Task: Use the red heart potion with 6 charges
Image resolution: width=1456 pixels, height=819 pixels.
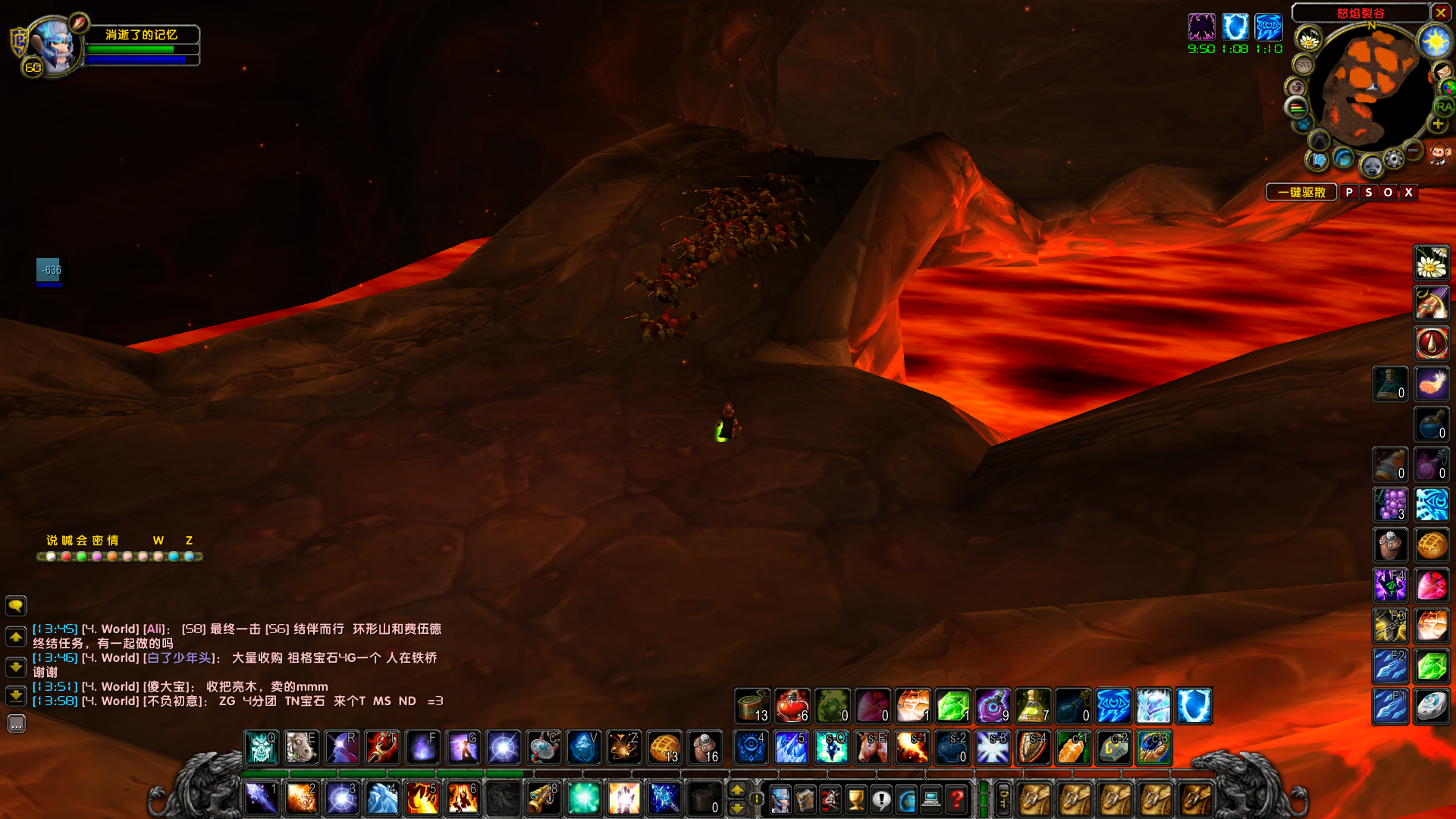Action: 792,706
